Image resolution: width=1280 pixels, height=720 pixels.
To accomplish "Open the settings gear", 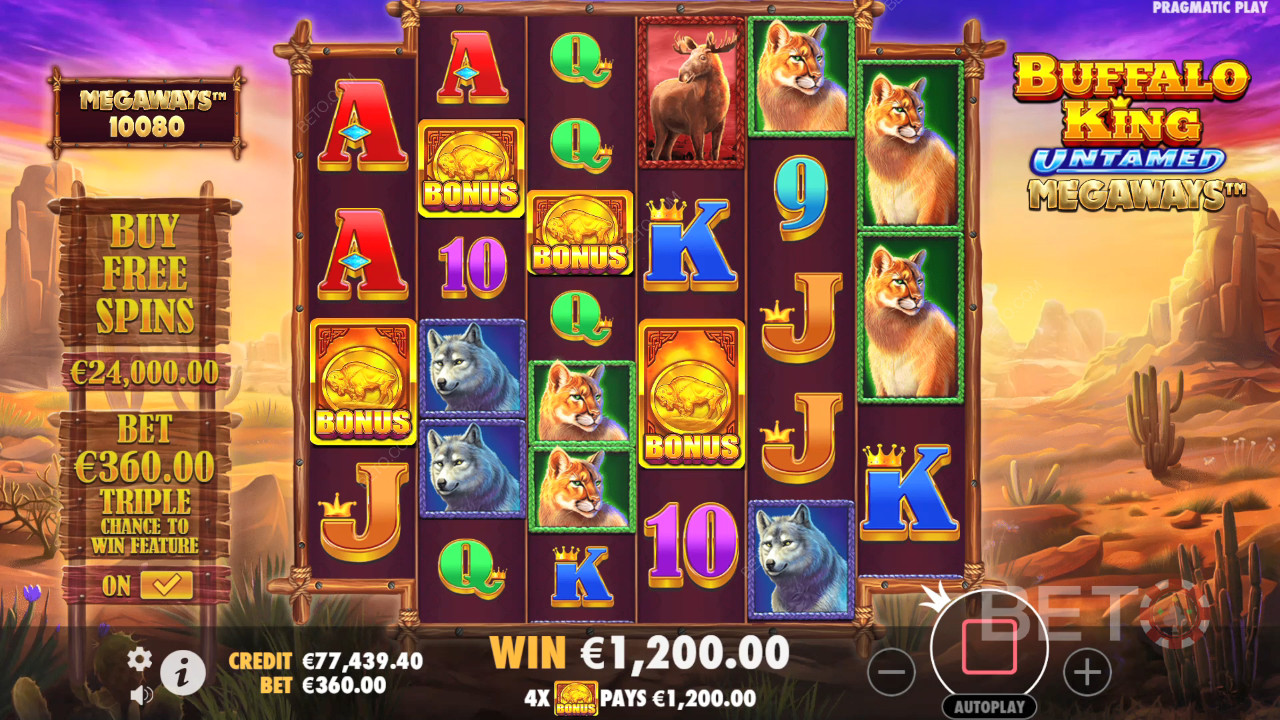I will (139, 658).
